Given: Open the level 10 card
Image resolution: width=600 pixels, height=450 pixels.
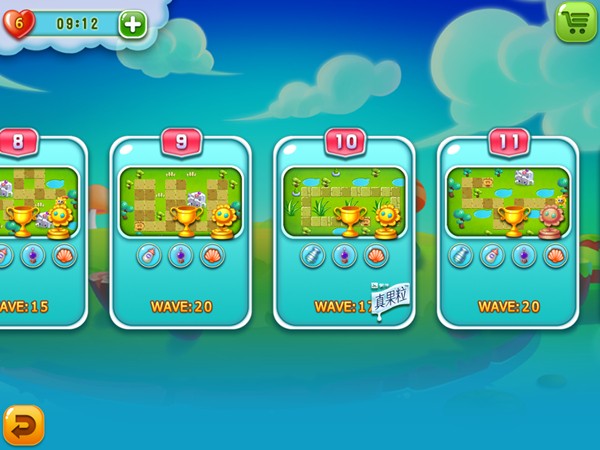Looking at the screenshot, I should pyautogui.click(x=344, y=230).
